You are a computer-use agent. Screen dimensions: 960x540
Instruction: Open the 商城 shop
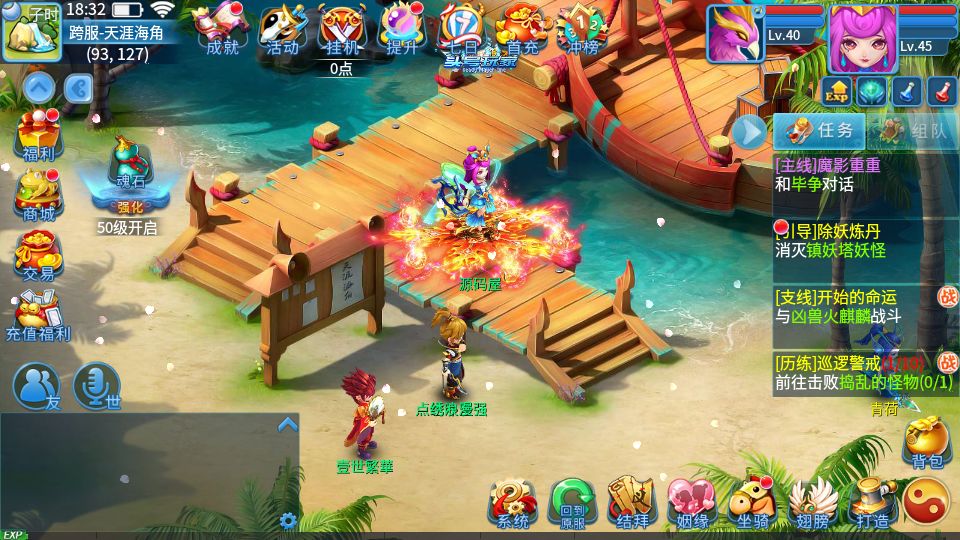point(38,194)
